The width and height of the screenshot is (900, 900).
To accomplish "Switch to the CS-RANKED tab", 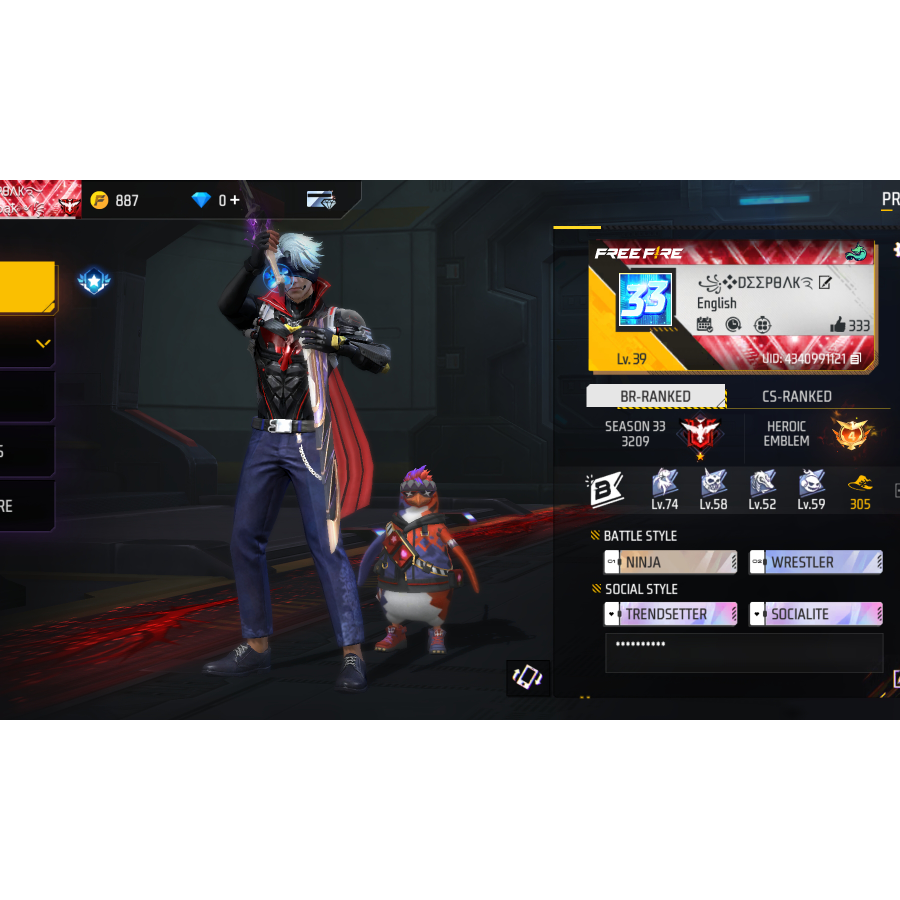I will pyautogui.click(x=796, y=397).
